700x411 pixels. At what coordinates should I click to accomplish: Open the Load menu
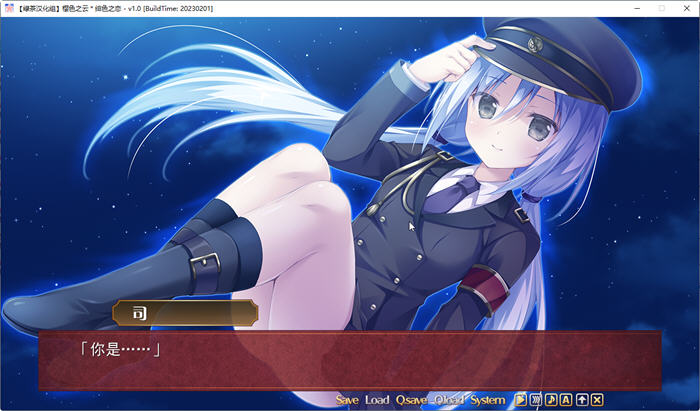click(377, 400)
